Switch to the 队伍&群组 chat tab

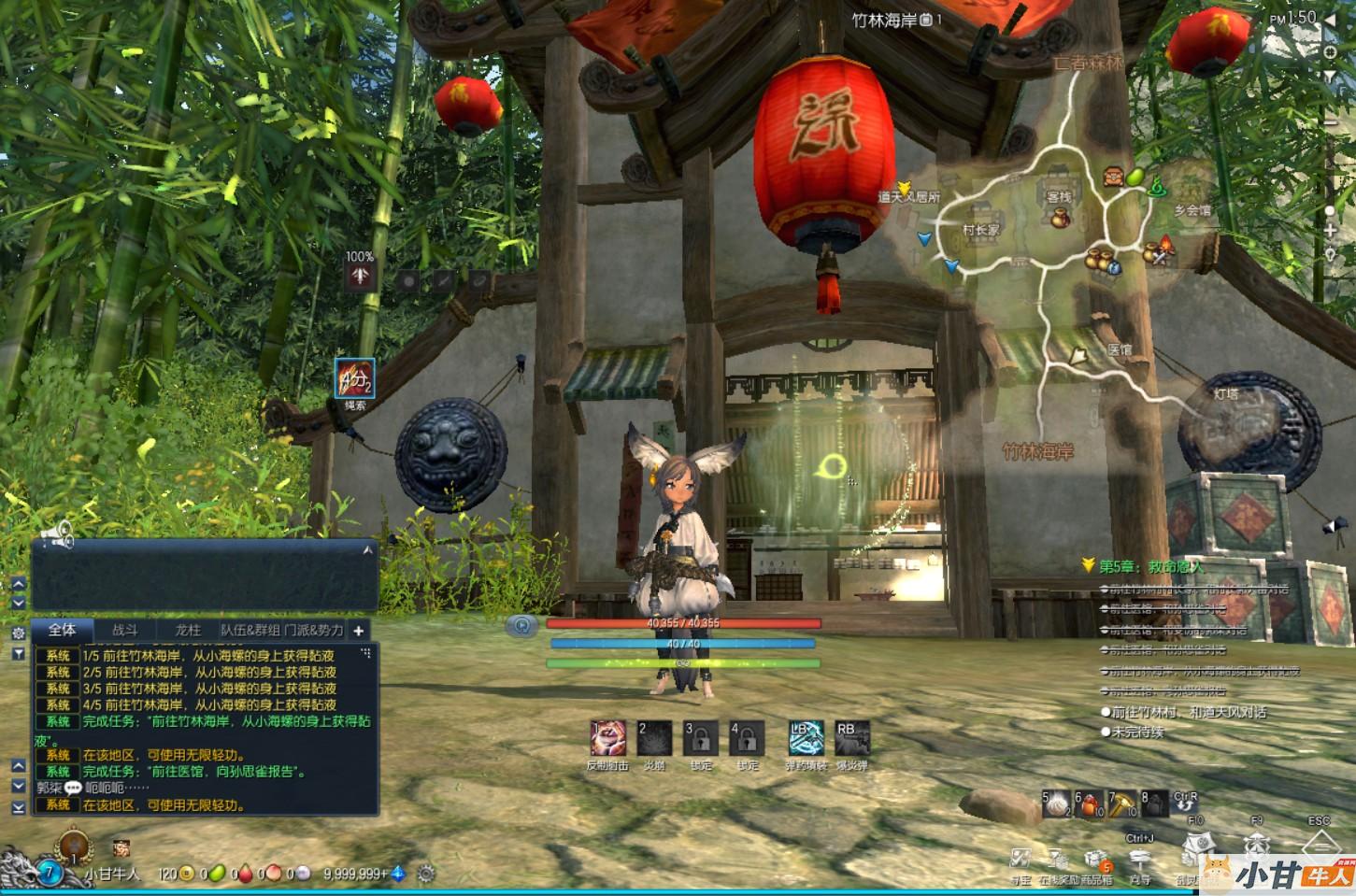click(x=250, y=631)
